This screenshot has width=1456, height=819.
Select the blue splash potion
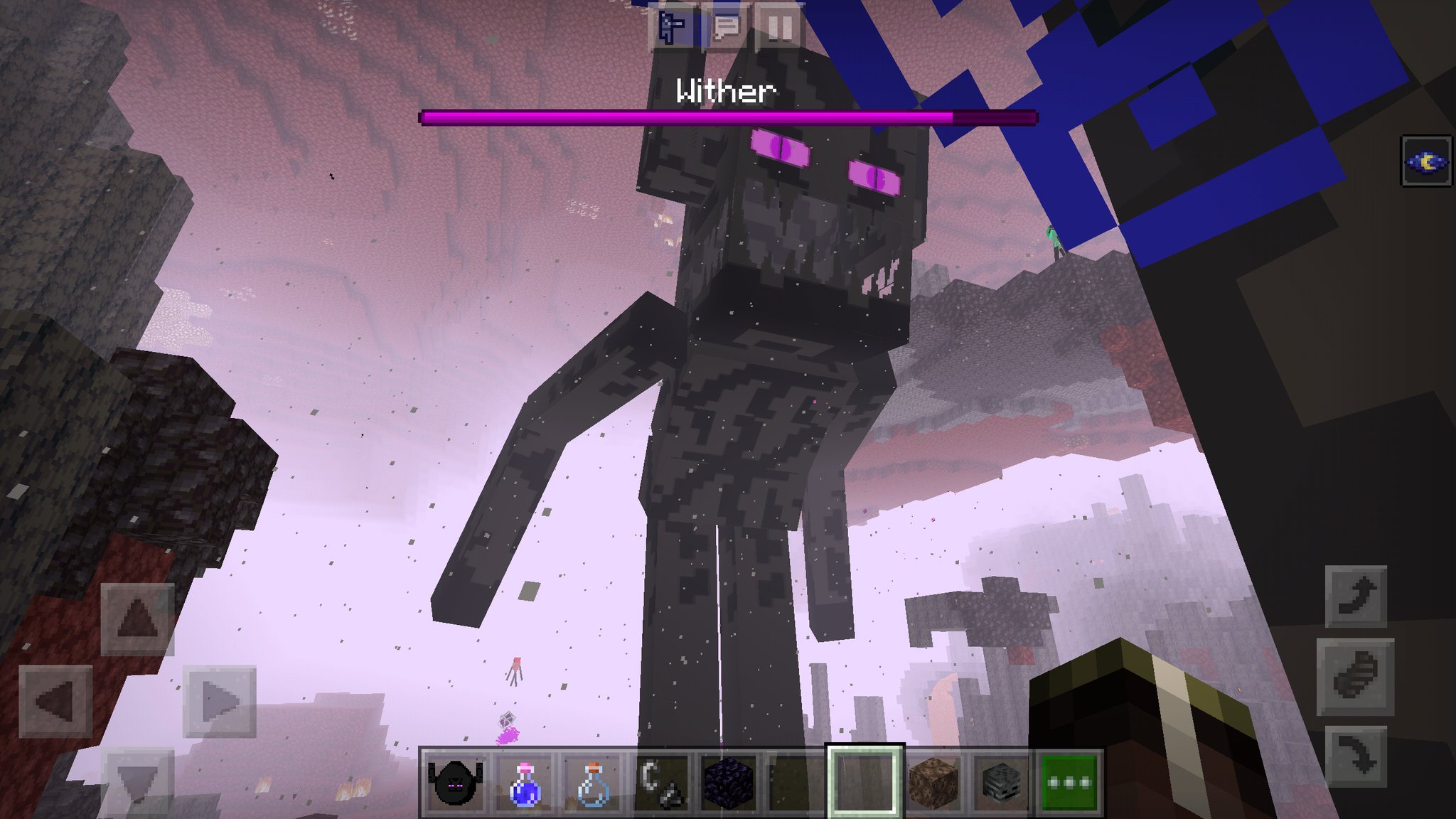523,782
